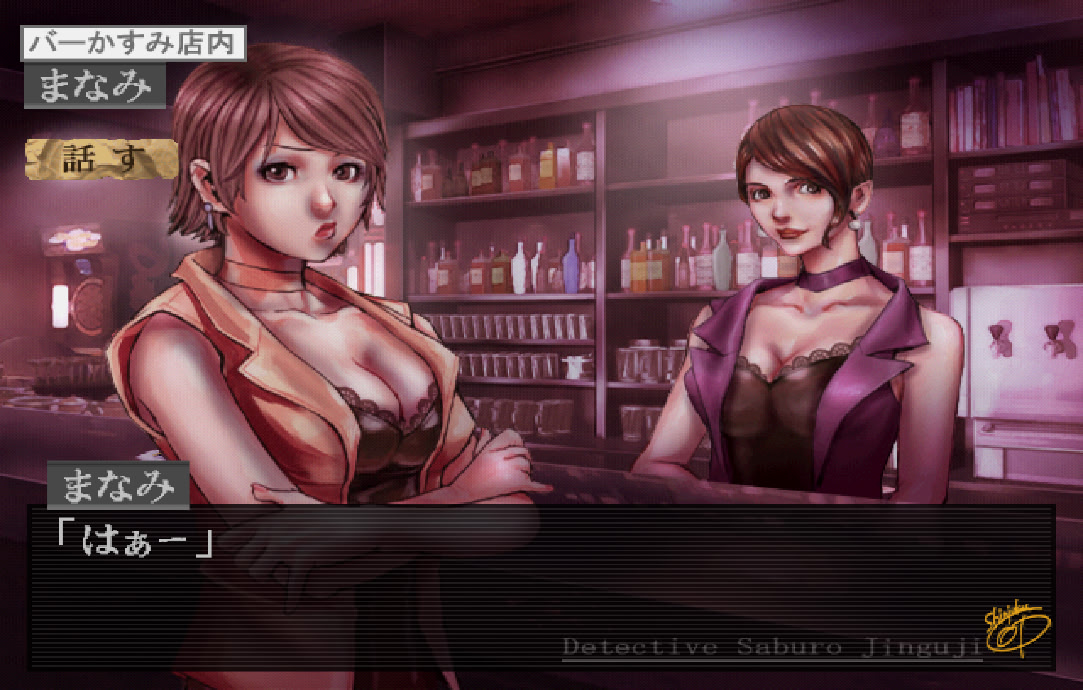Advance the 「はぁー」 dialogue text box

(x=540, y=586)
